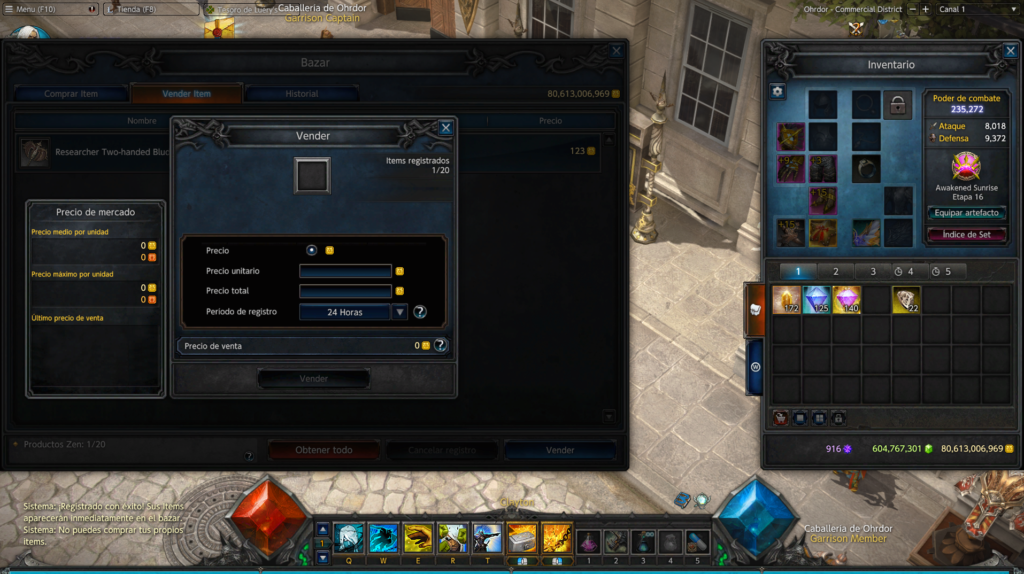Select the blue diamond stack of 125
The image size is (1024, 574).
(x=817, y=300)
